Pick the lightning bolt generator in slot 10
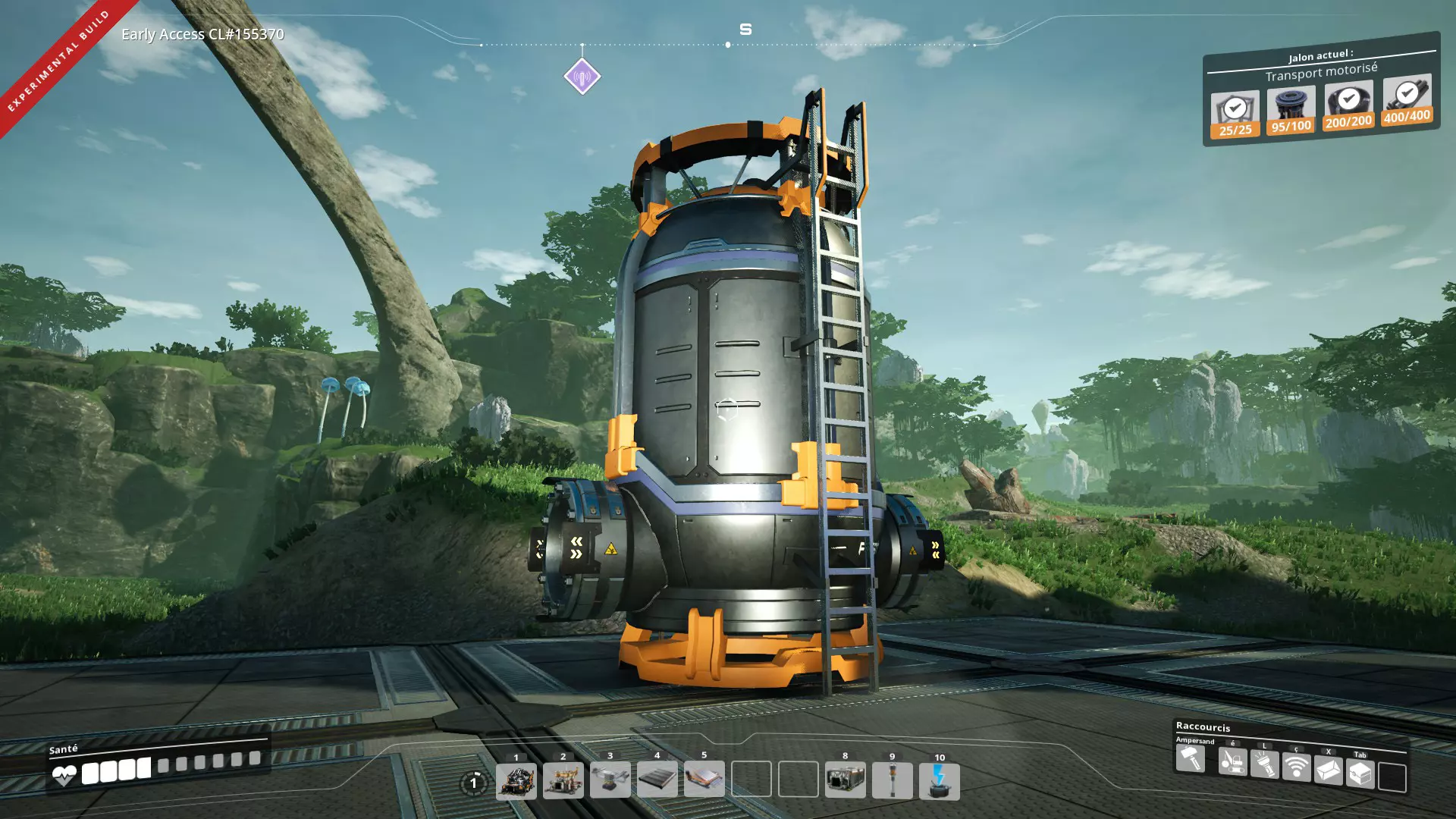Screen dimensions: 1456x819 click(939, 782)
